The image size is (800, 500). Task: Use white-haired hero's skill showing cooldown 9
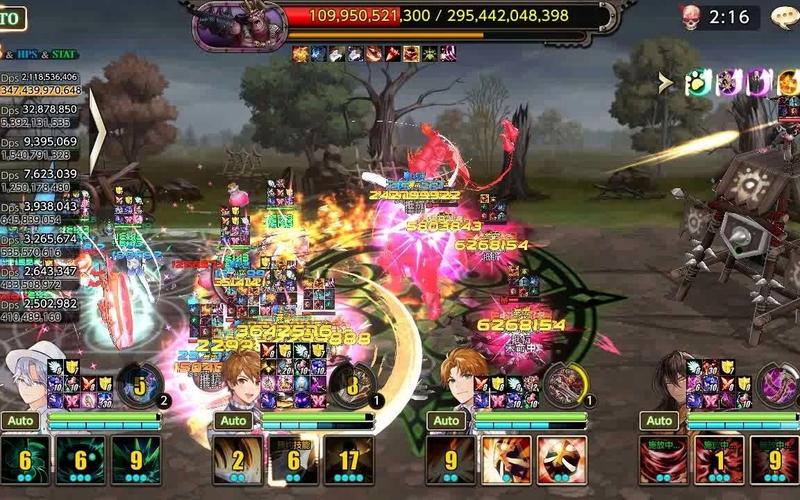(x=135, y=460)
